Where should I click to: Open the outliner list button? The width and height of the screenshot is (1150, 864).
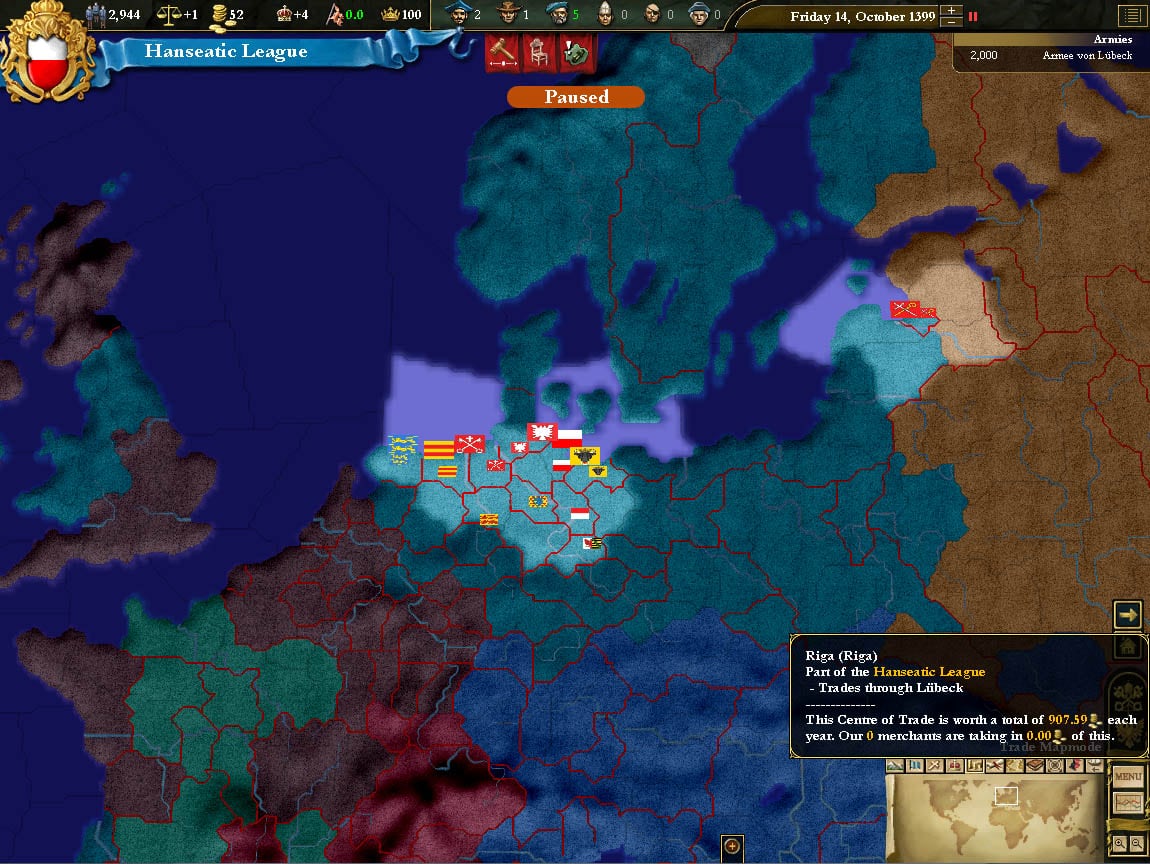click(1131, 16)
